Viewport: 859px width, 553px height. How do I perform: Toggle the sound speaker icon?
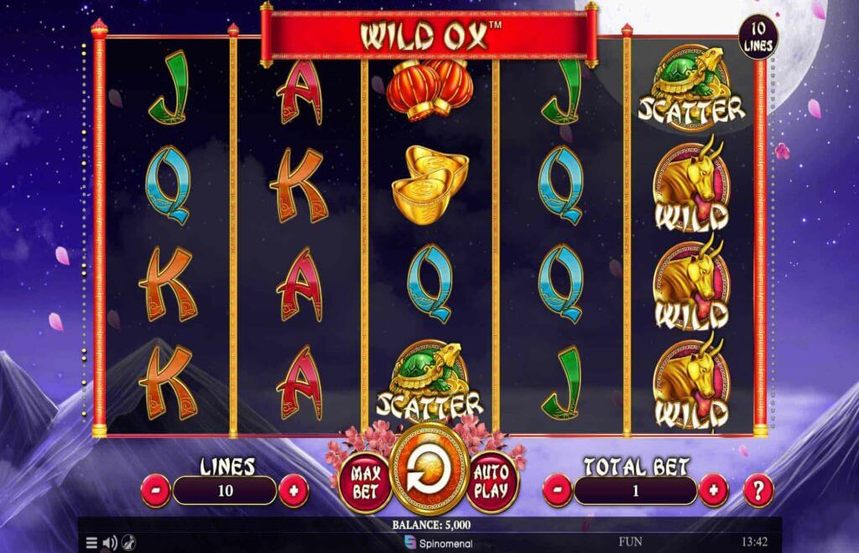(x=110, y=543)
